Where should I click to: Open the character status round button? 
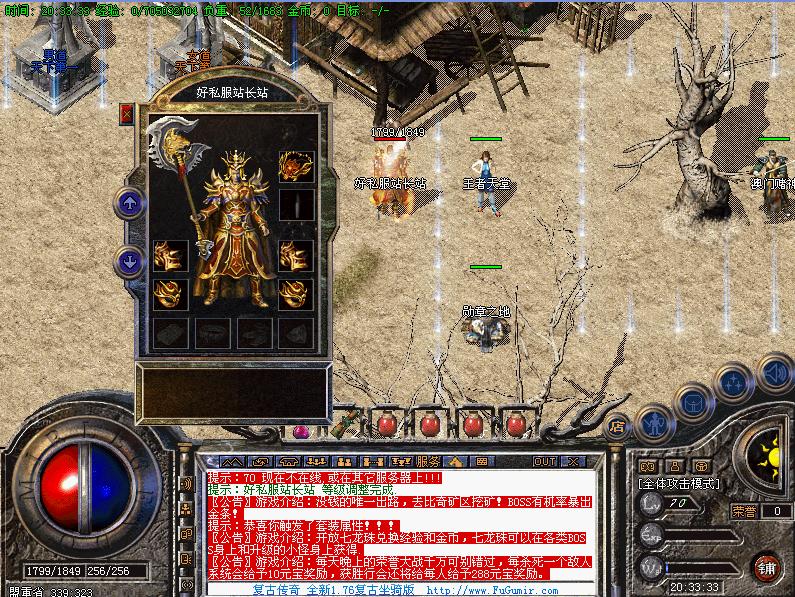(x=653, y=423)
